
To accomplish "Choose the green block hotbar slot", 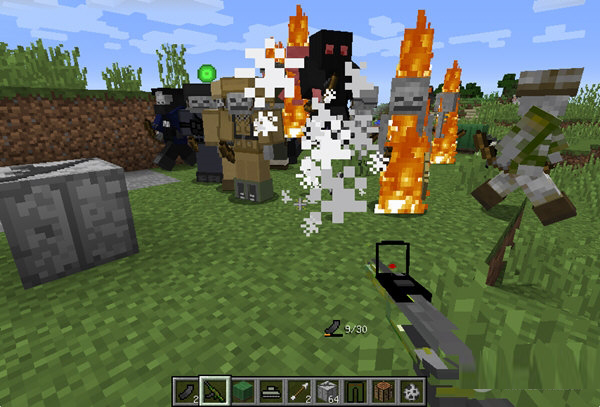I will click(244, 390).
